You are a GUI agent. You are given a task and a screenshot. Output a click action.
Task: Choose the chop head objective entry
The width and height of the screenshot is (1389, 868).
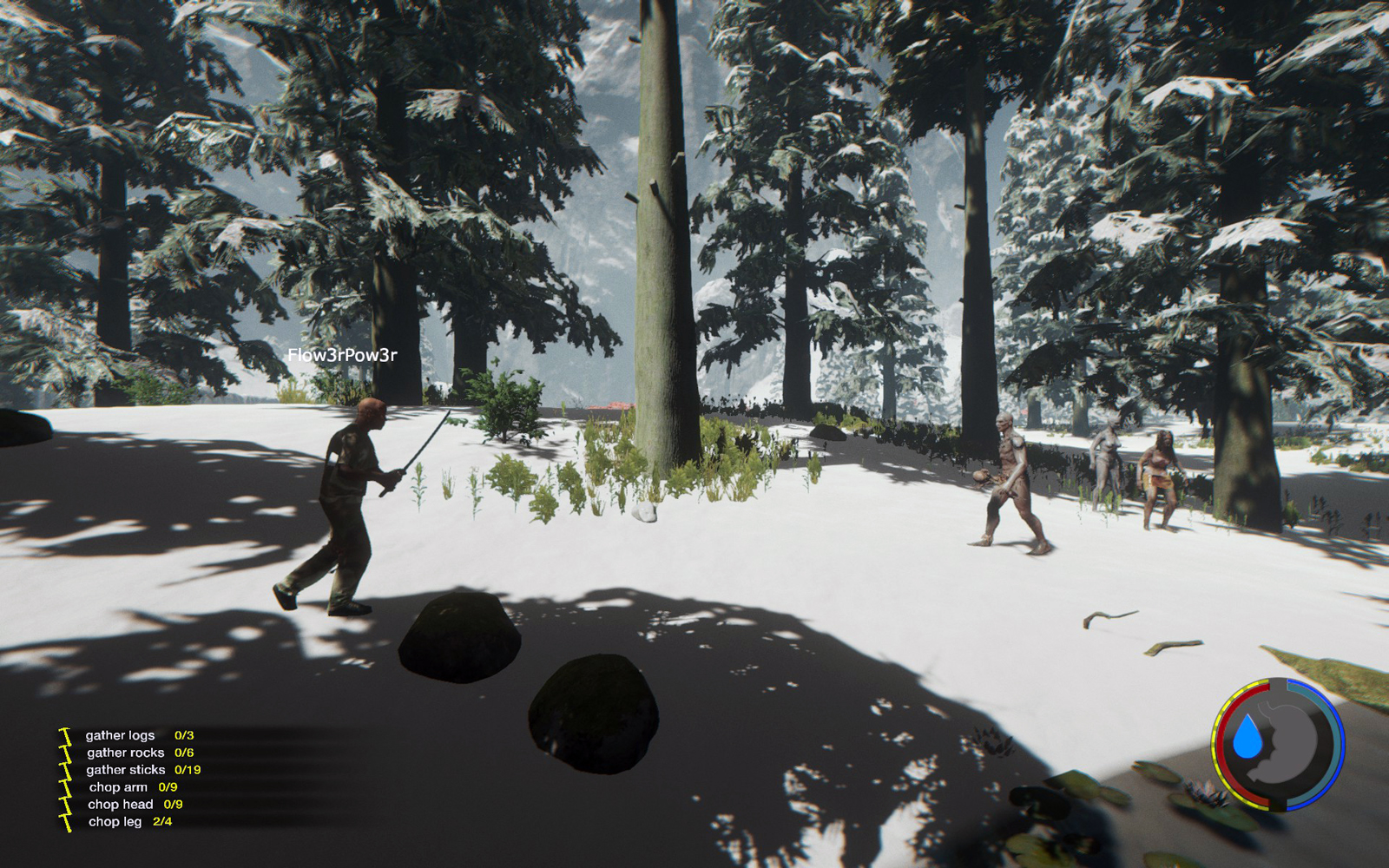click(x=120, y=805)
